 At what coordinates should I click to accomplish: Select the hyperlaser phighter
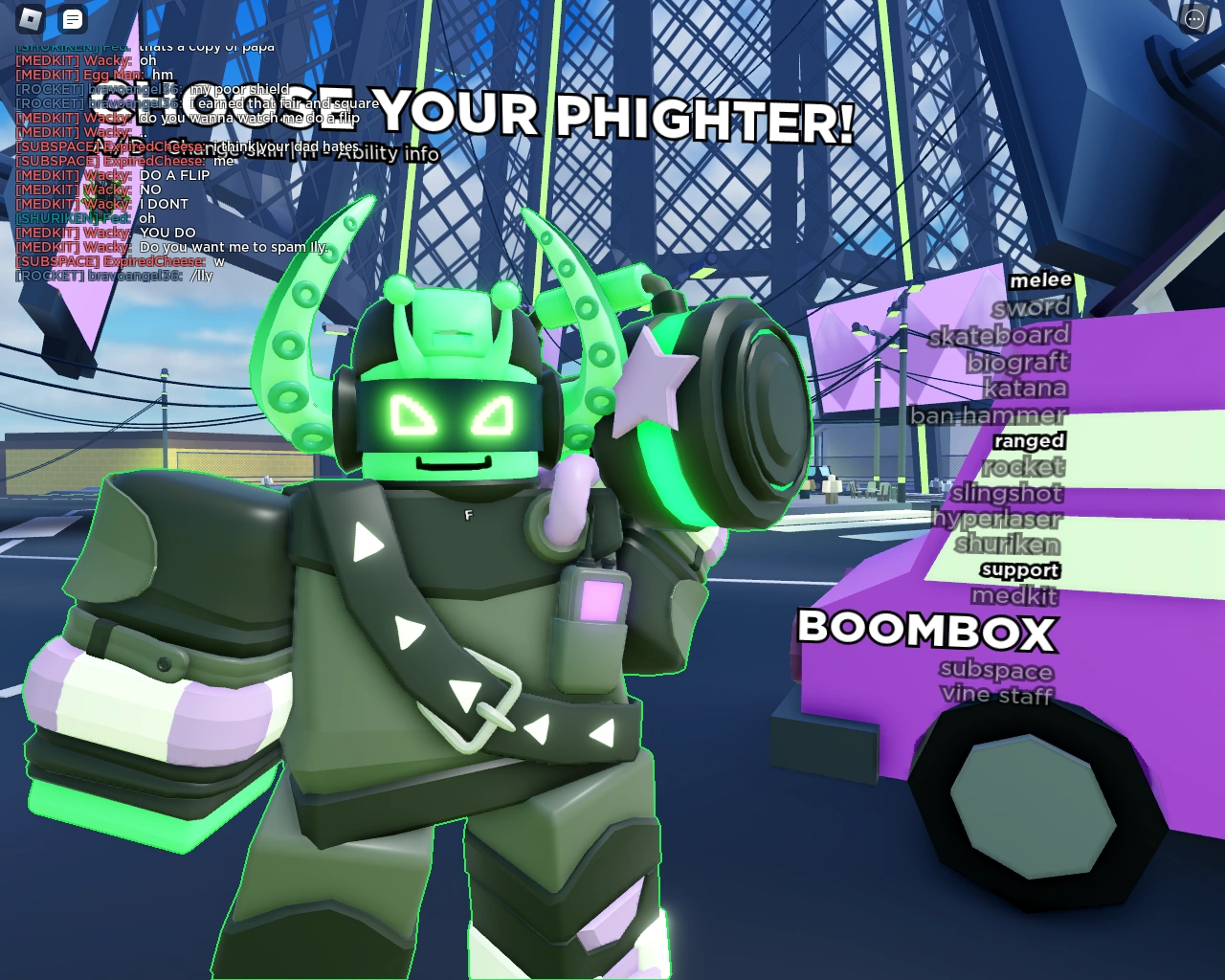coord(998,519)
